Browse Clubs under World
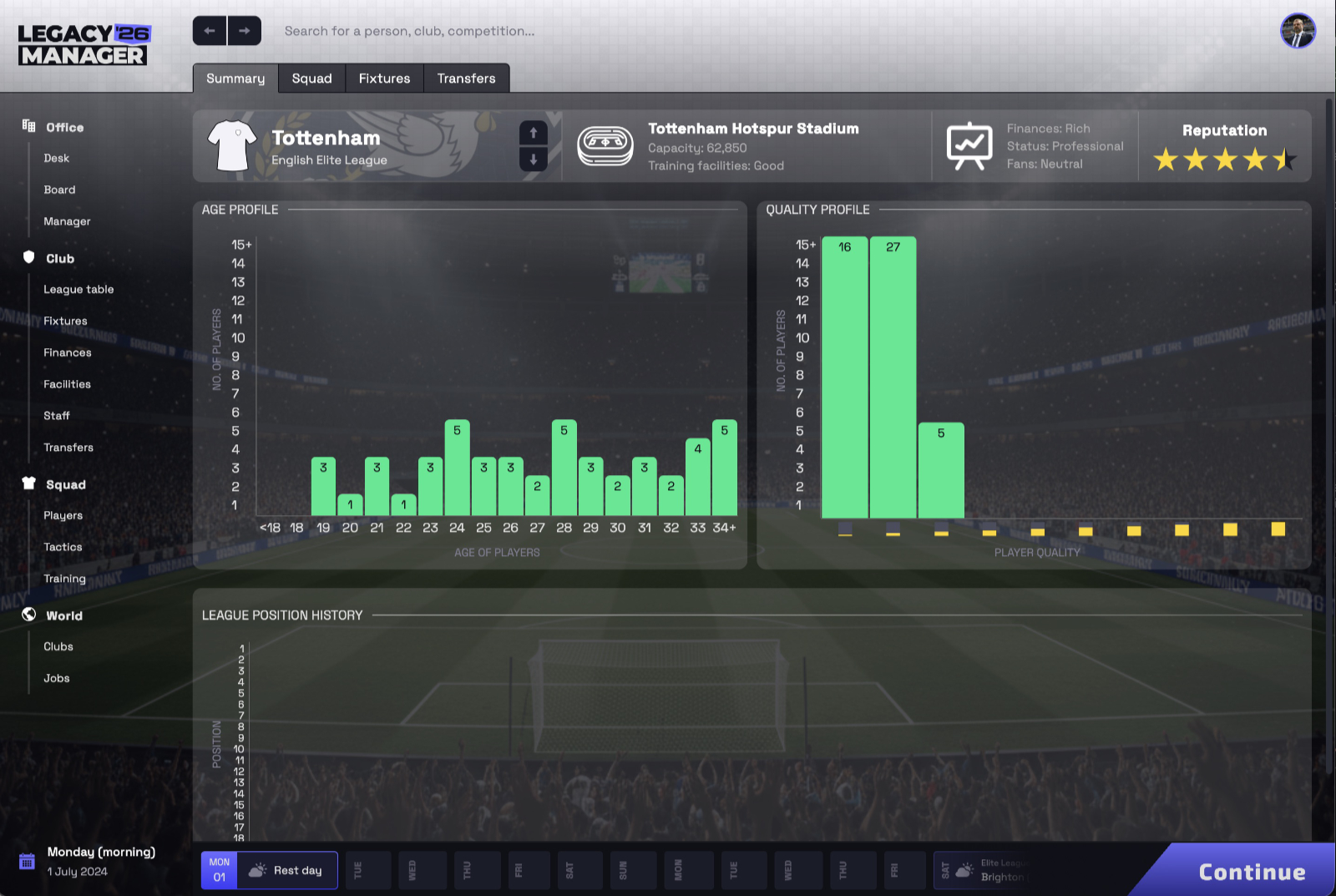Screen dimensions: 1336x896 pos(58,646)
